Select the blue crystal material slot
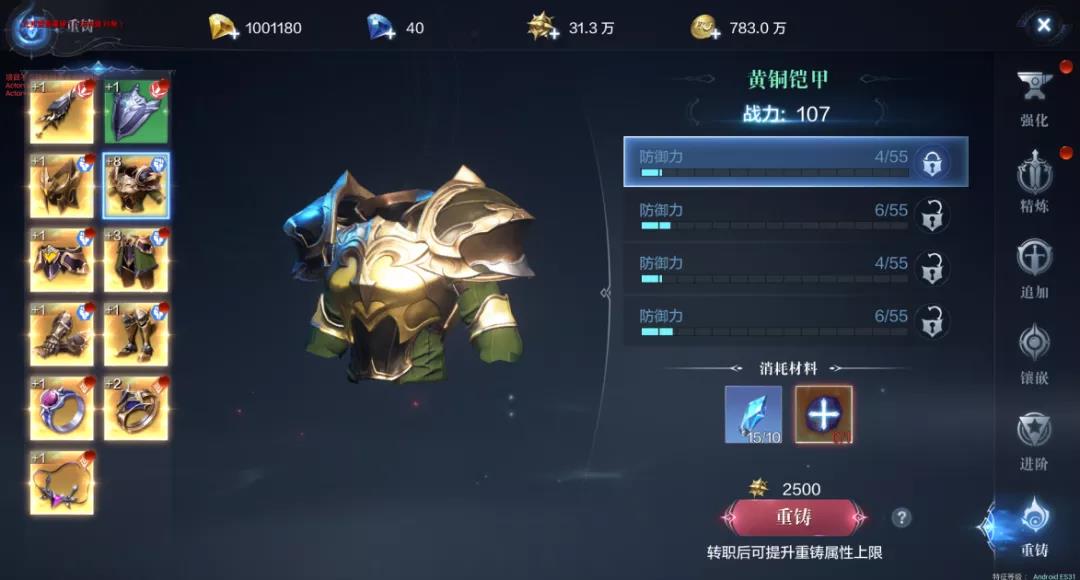The height and width of the screenshot is (580, 1080). [x=753, y=414]
